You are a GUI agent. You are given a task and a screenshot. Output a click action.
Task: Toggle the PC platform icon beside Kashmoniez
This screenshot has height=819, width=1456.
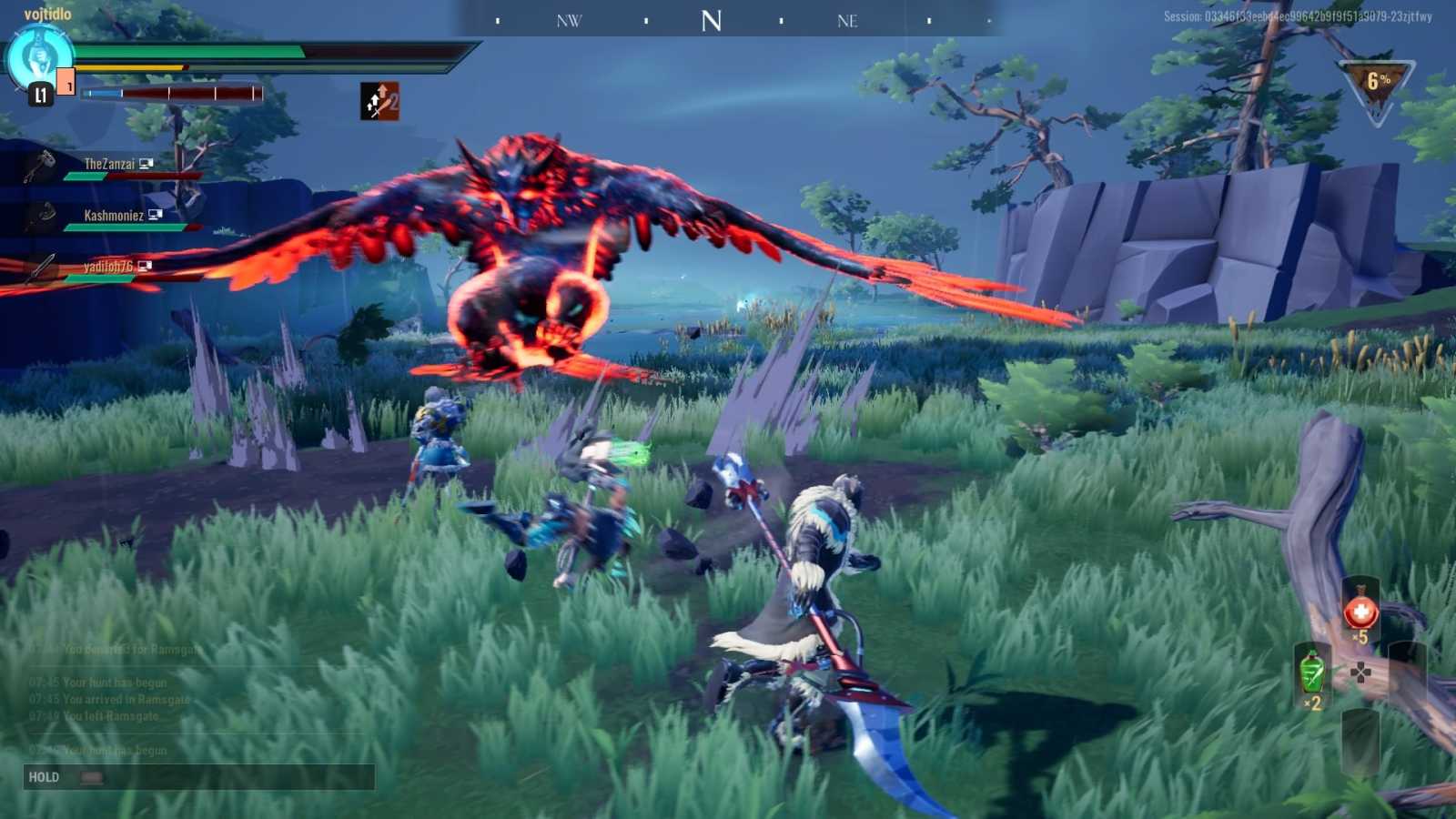[x=156, y=215]
